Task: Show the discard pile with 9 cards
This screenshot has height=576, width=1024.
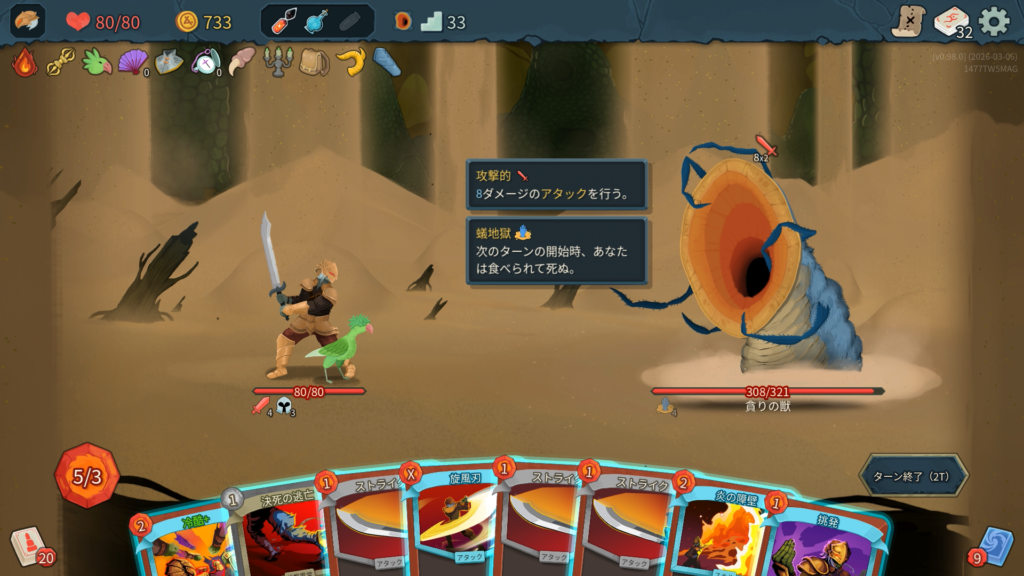Action: pyautogui.click(x=994, y=546)
